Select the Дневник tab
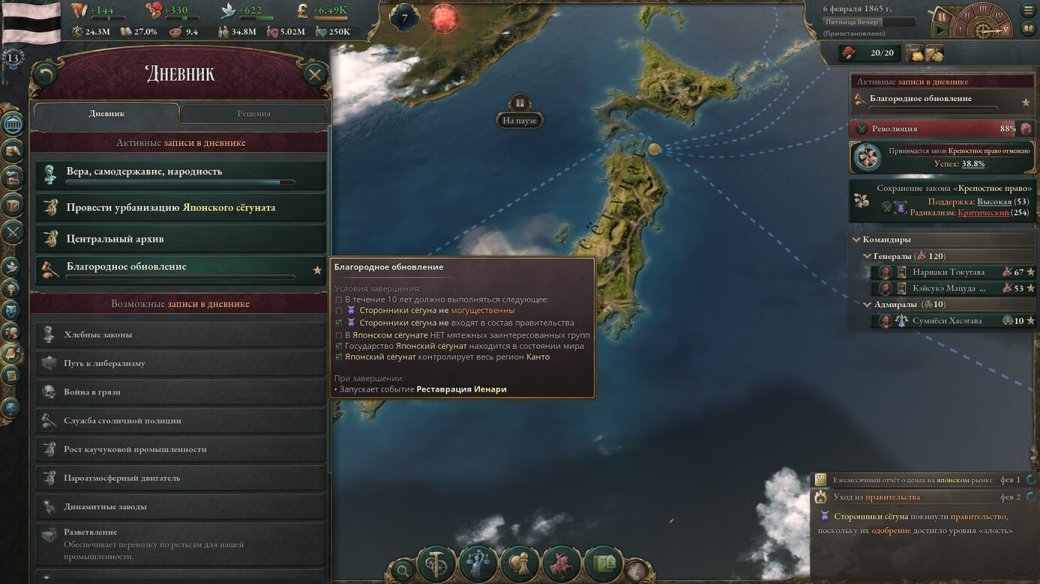Screen dimensions: 1040x584 click(x=107, y=113)
